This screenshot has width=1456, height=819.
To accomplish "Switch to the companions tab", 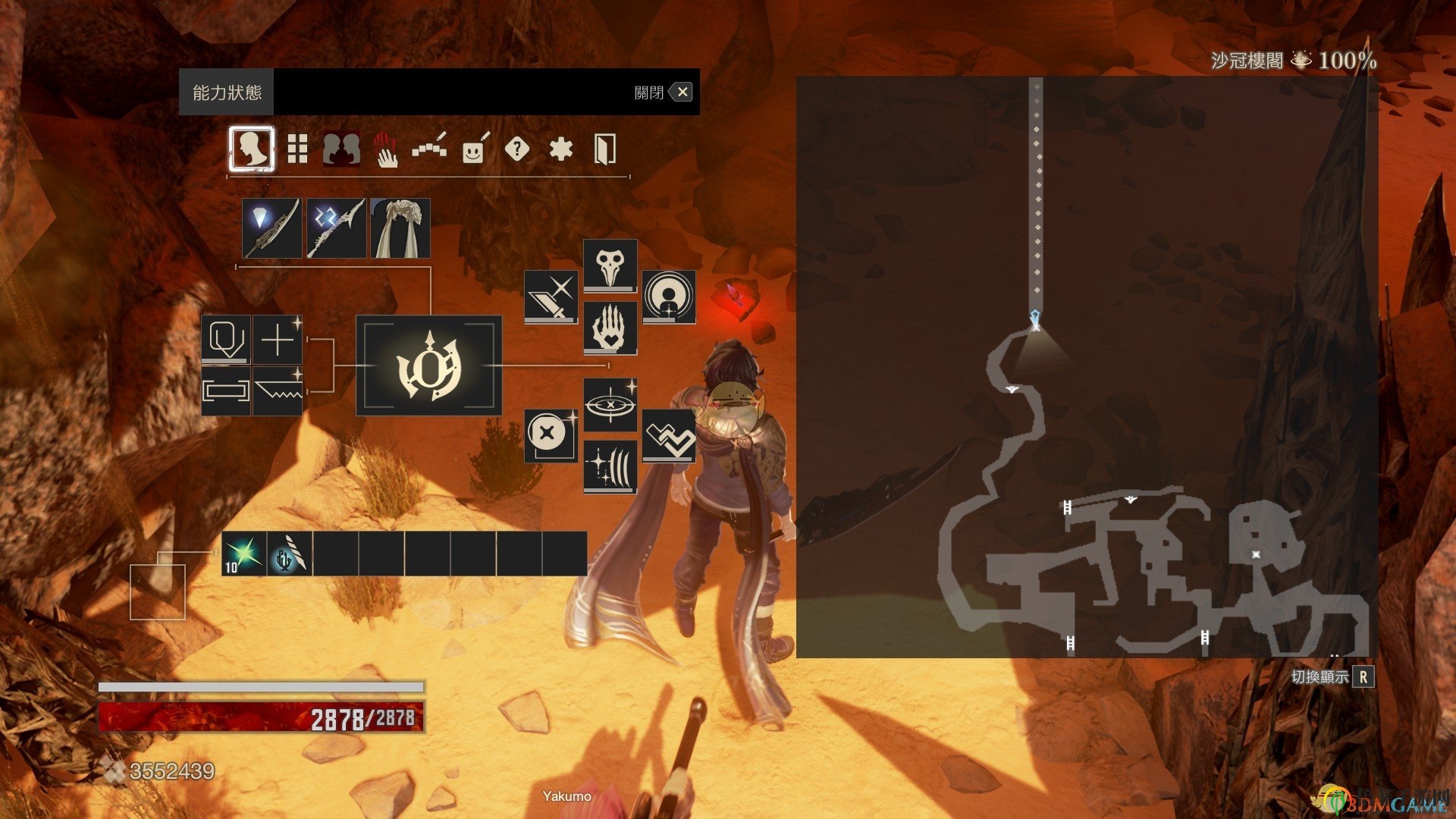I will 341,149.
